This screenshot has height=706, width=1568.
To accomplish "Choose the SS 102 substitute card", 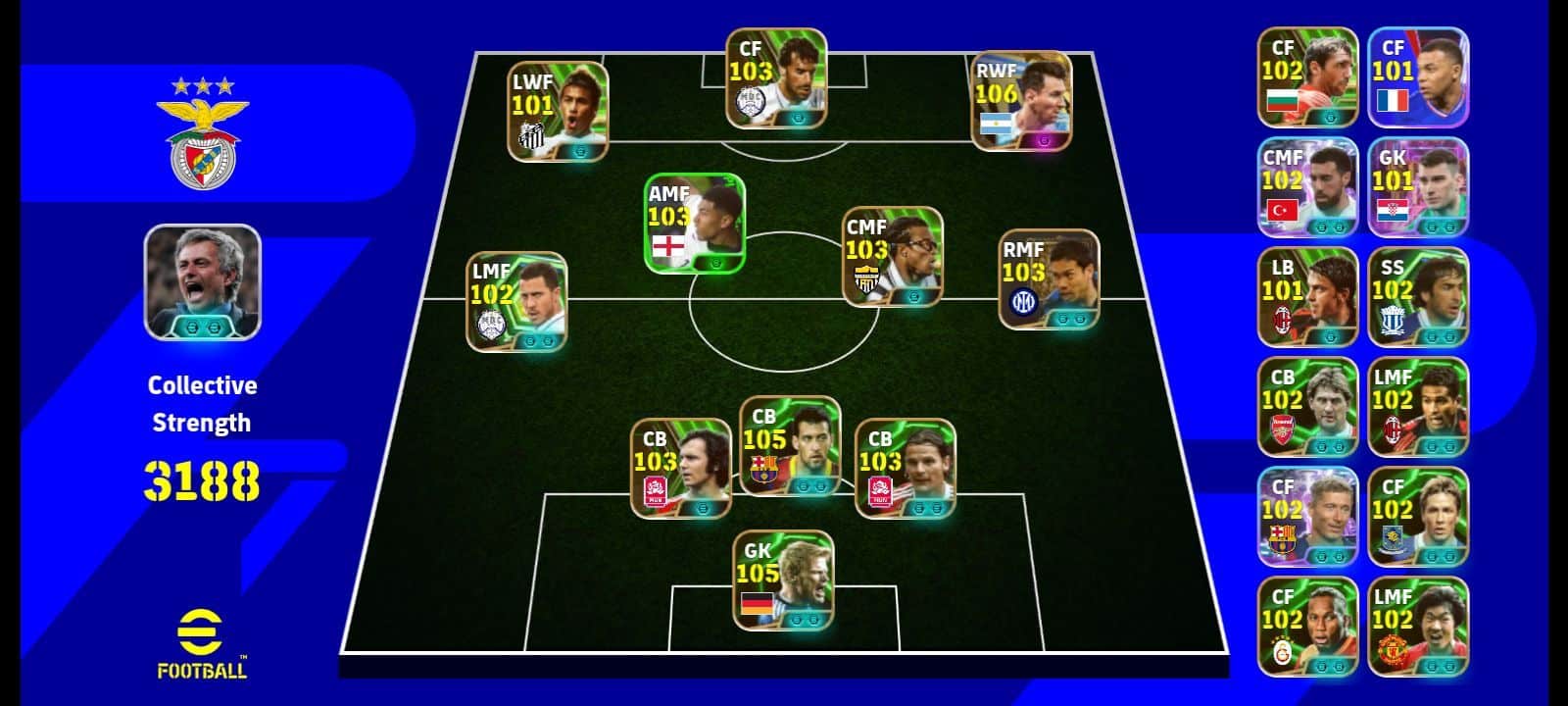I will point(1418,297).
